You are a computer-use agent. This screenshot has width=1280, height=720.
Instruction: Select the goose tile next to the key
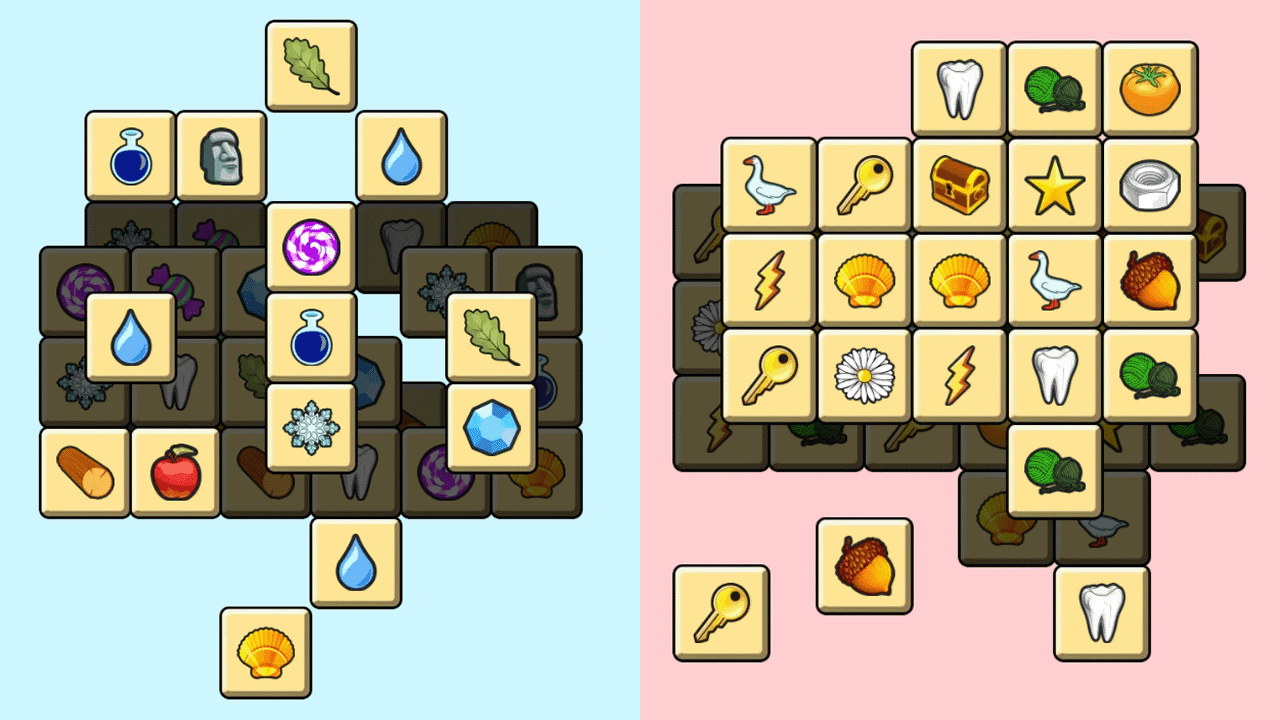pyautogui.click(x=768, y=185)
